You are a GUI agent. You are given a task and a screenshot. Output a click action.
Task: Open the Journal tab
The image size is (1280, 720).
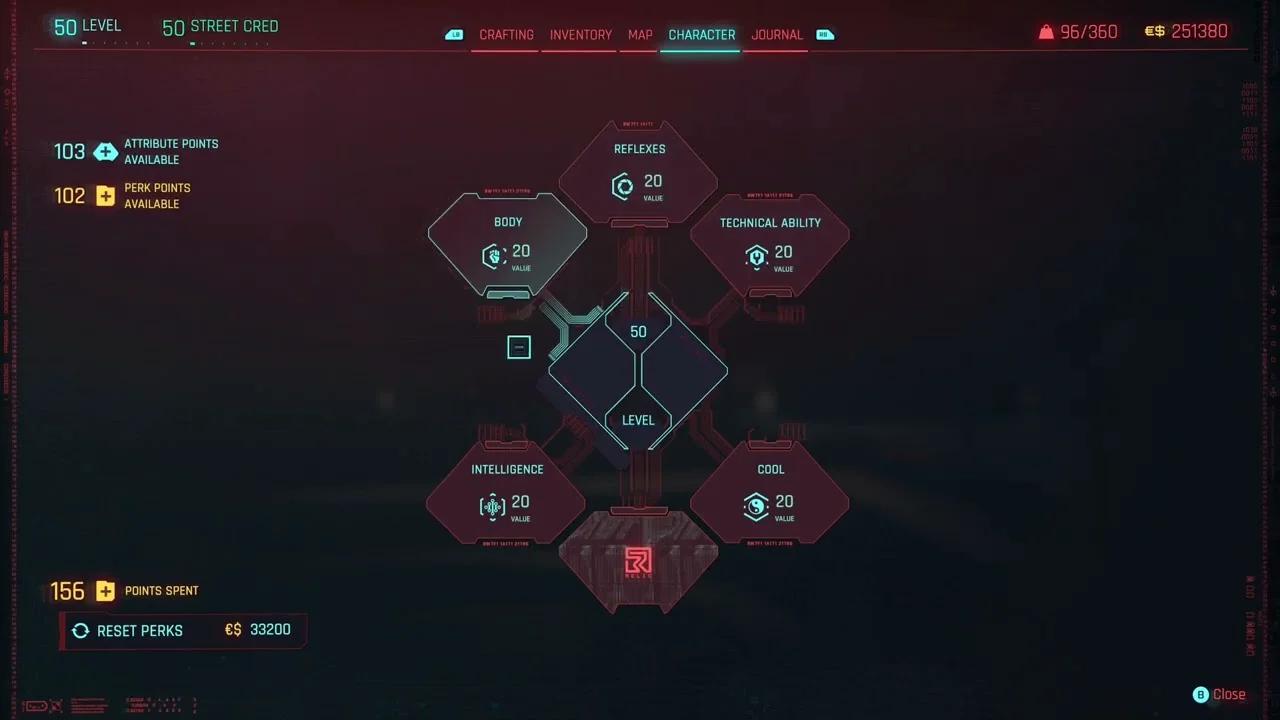click(x=777, y=34)
